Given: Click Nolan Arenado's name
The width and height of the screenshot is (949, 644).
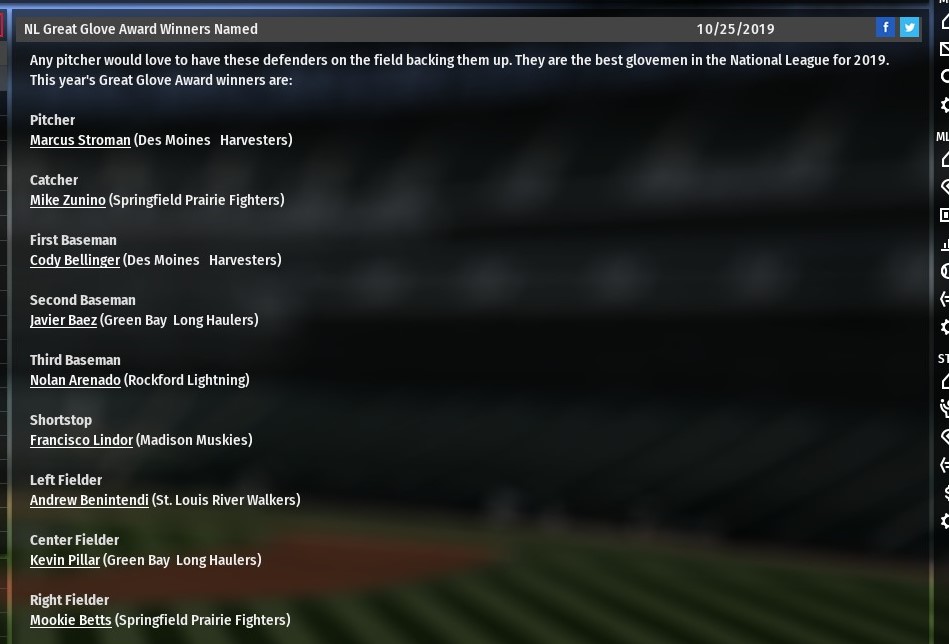Looking at the screenshot, I should tap(75, 380).
